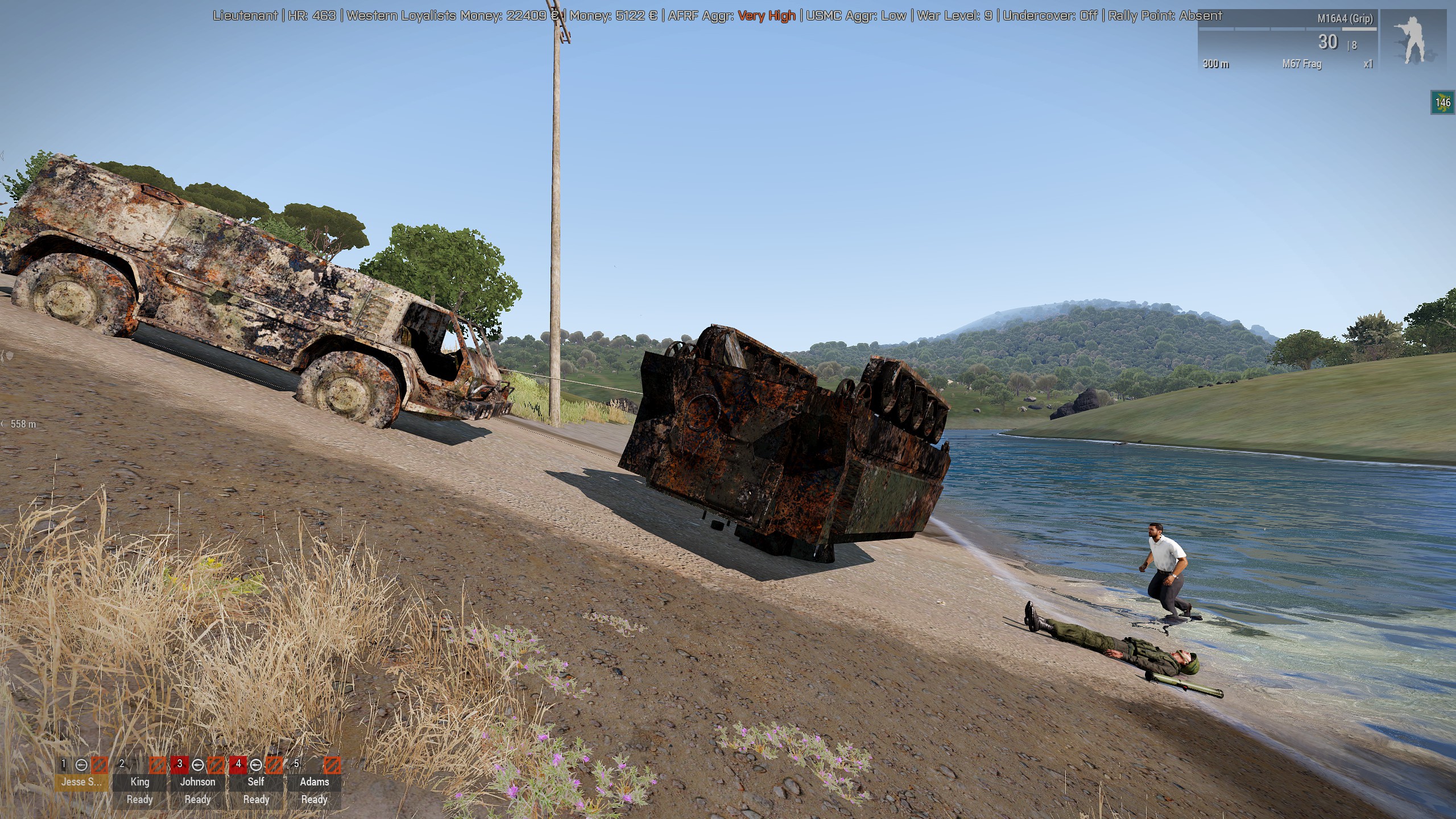Click the M16A4 (Grip) weapon name

pos(1345,19)
